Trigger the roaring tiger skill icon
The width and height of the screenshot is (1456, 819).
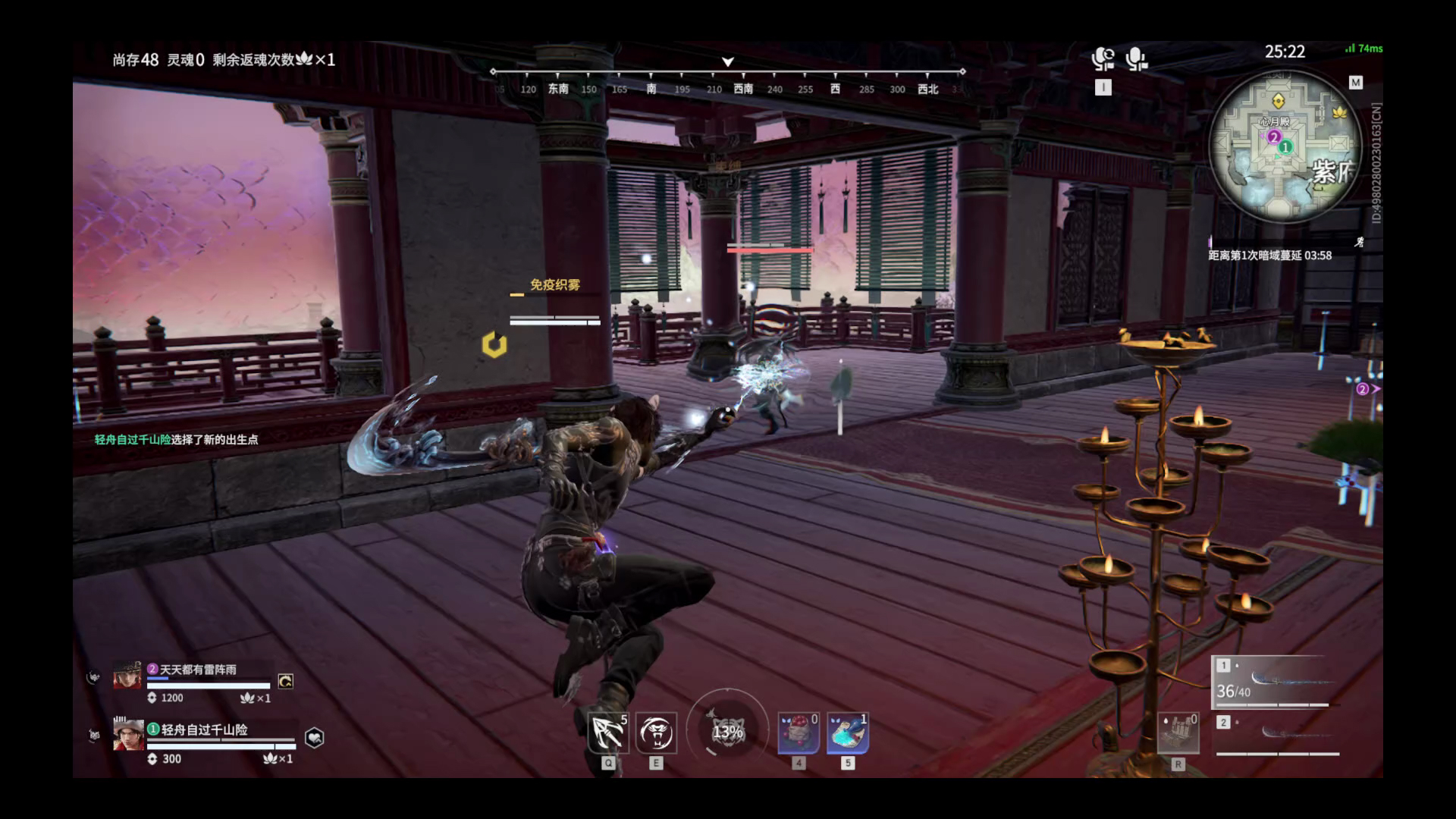(656, 733)
